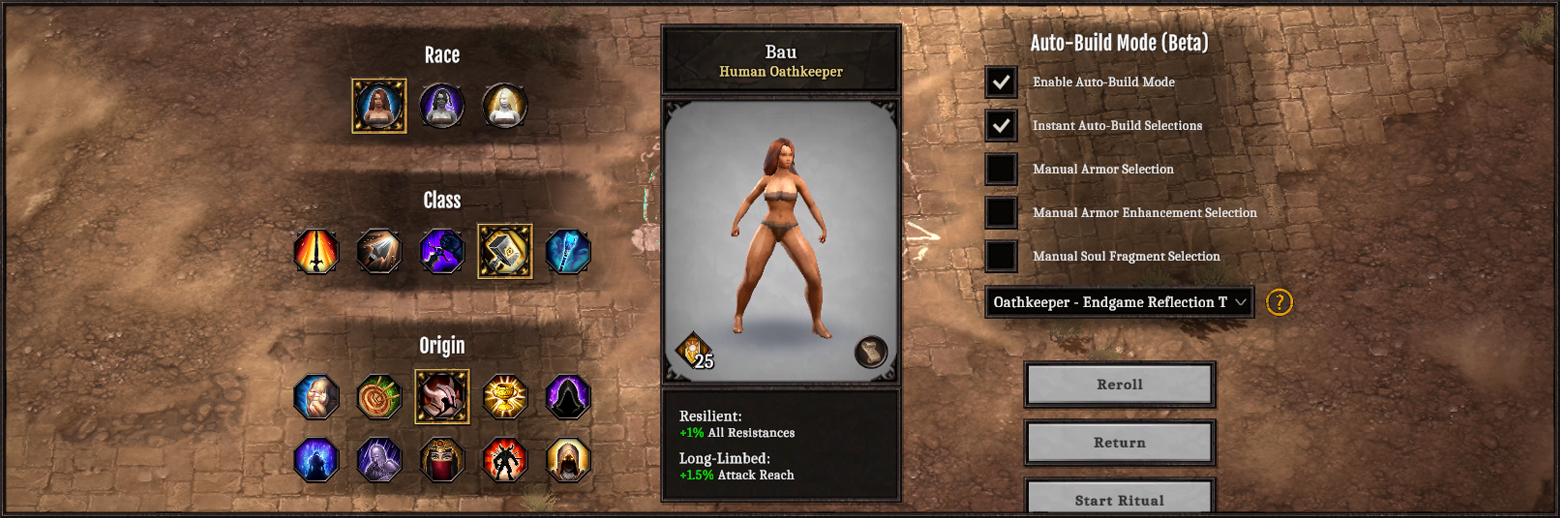Choose the blue glowing staff class
This screenshot has height=518, width=1560.
pos(568,251)
